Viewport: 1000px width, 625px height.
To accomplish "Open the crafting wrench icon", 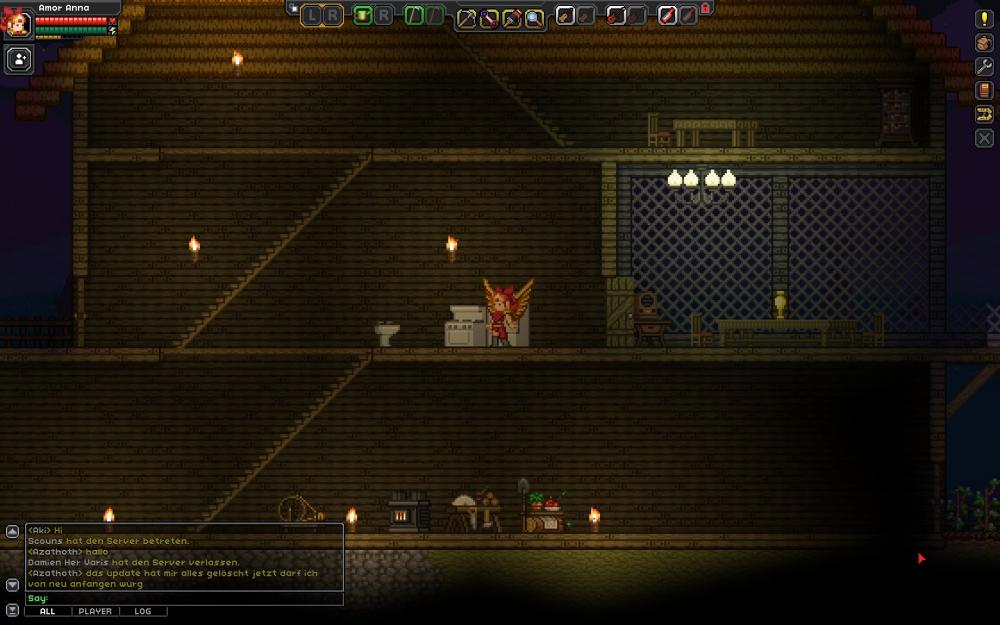I will (x=984, y=66).
